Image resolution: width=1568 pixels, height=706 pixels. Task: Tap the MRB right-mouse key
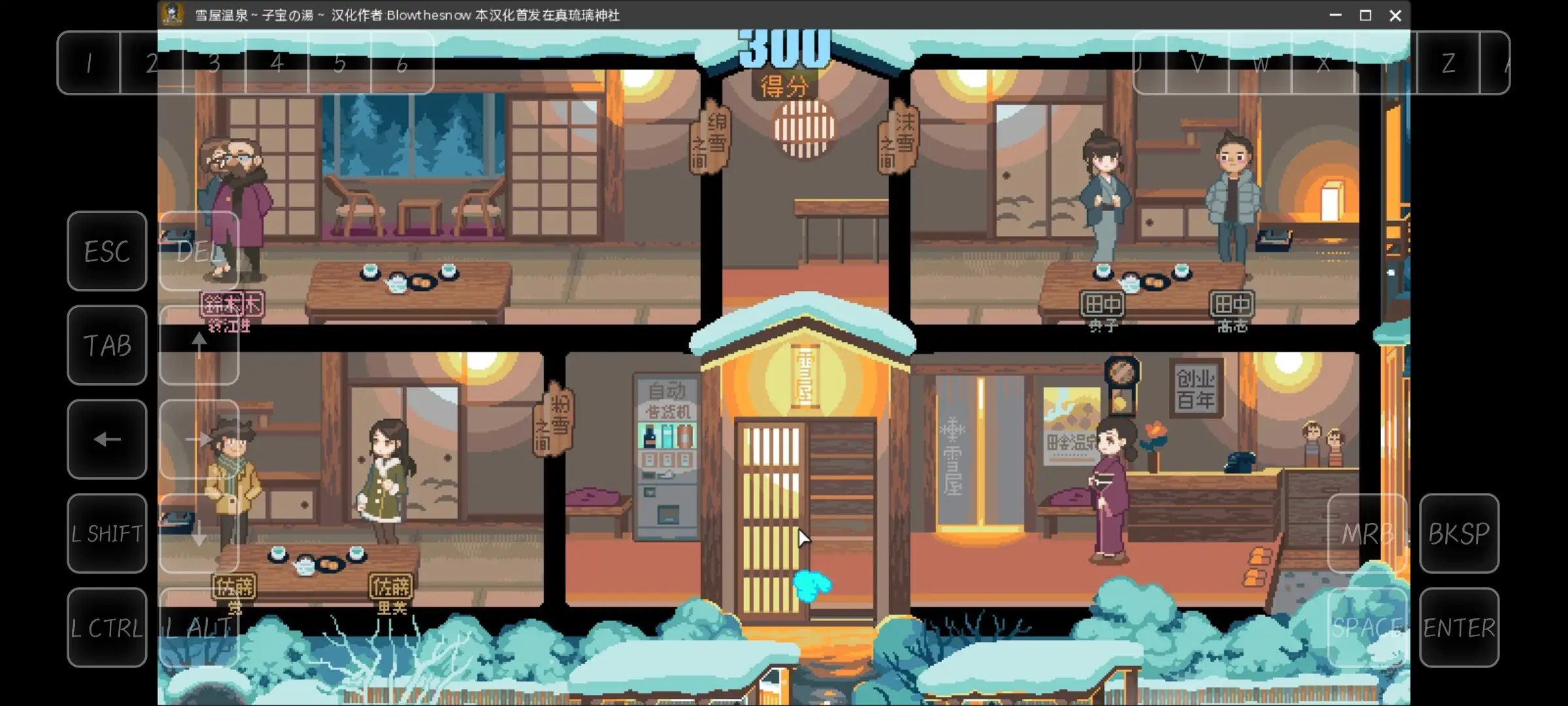1367,533
